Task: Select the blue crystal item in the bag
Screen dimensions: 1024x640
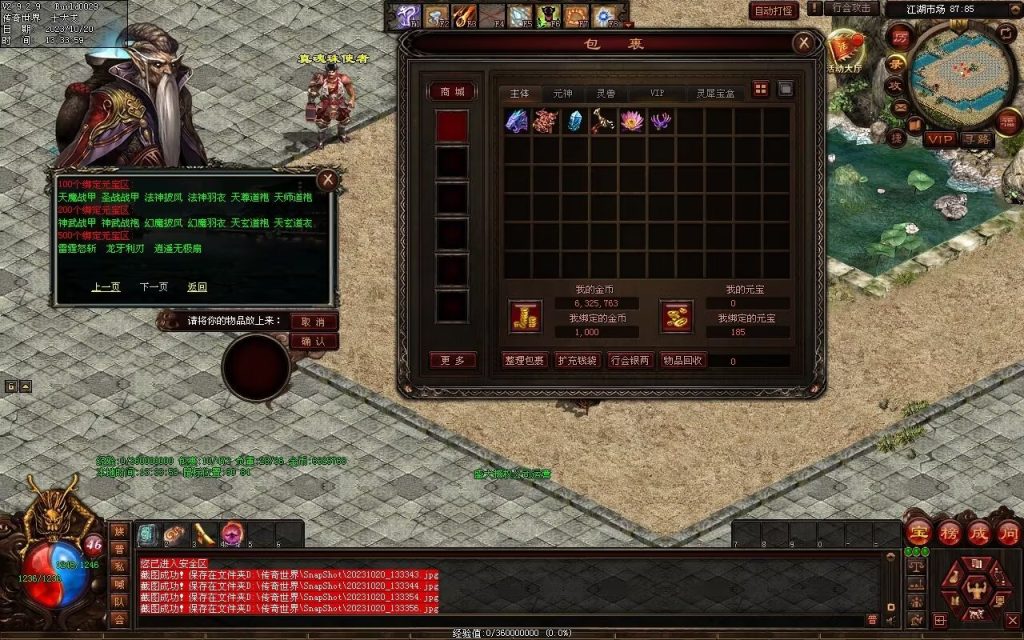Action: pyautogui.click(x=574, y=121)
